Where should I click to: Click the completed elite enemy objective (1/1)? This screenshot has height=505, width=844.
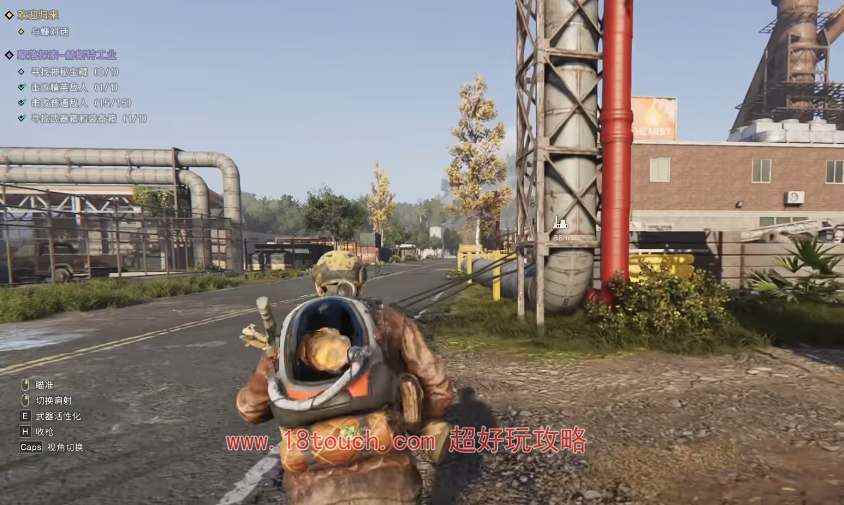pyautogui.click(x=74, y=87)
